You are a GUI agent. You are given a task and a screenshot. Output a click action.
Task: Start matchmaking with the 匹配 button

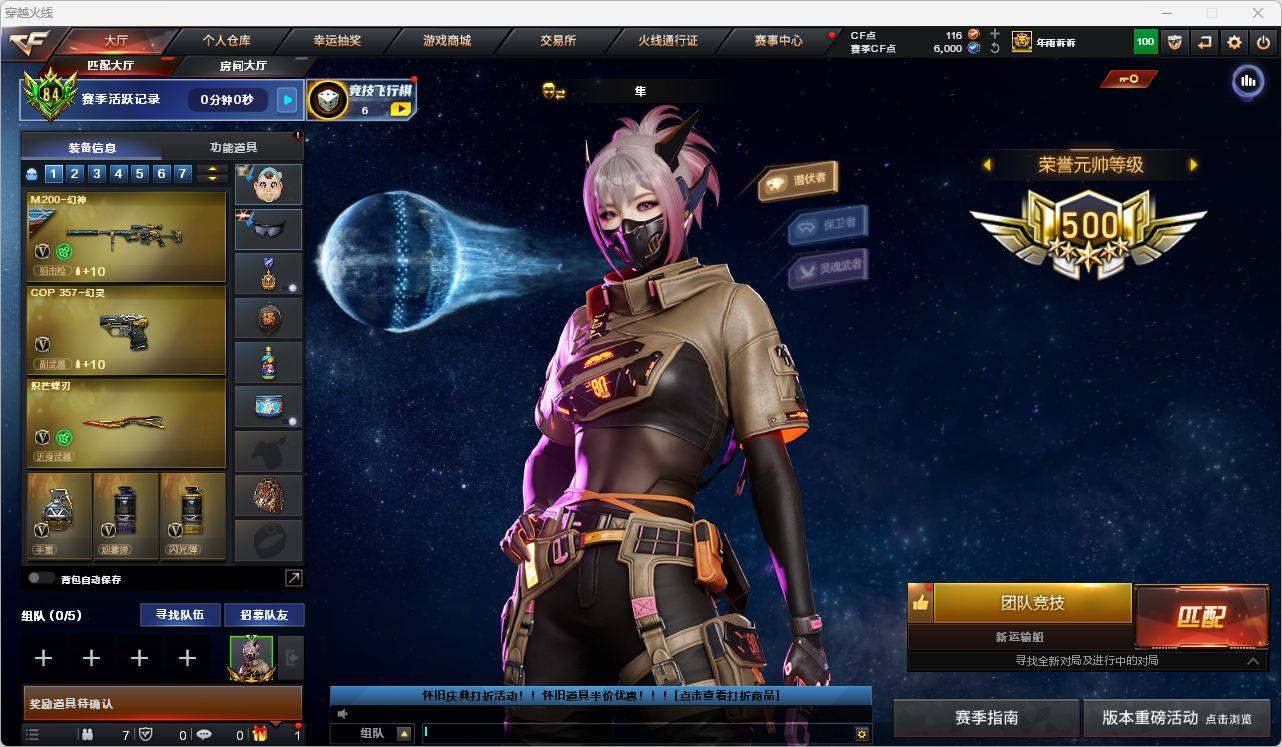(x=1201, y=616)
